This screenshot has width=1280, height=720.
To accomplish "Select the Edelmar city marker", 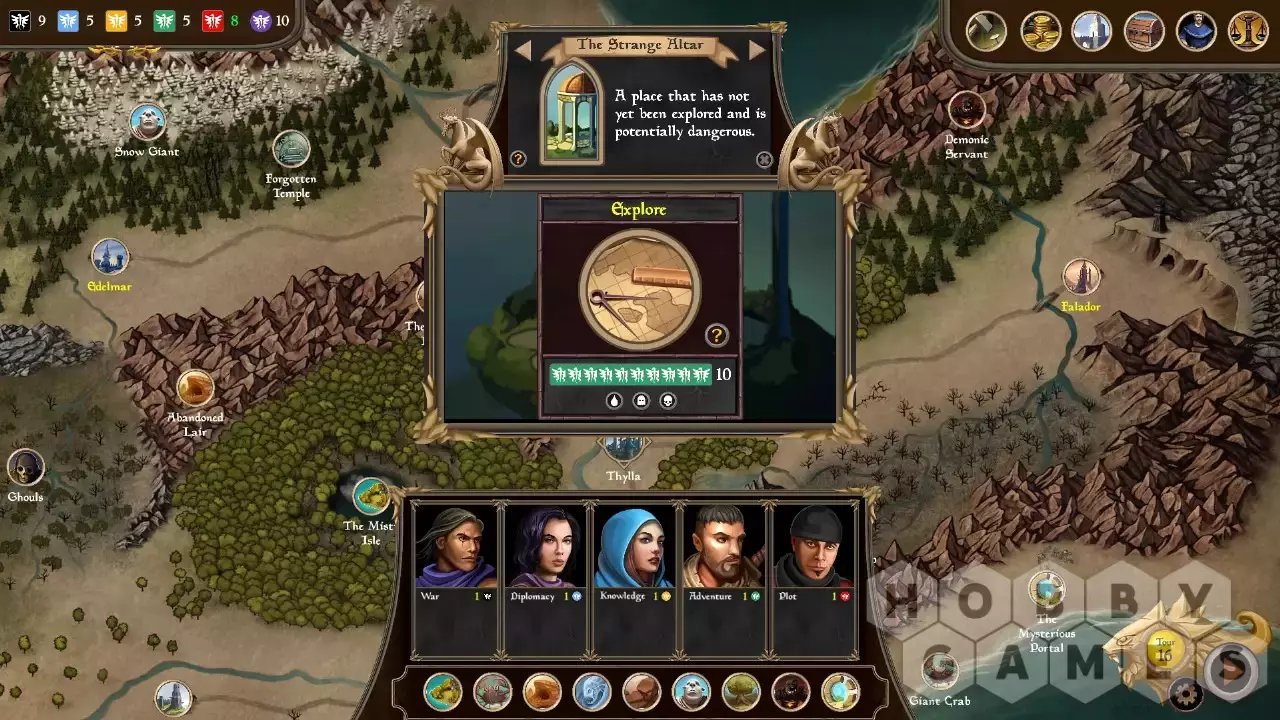I will (x=110, y=258).
